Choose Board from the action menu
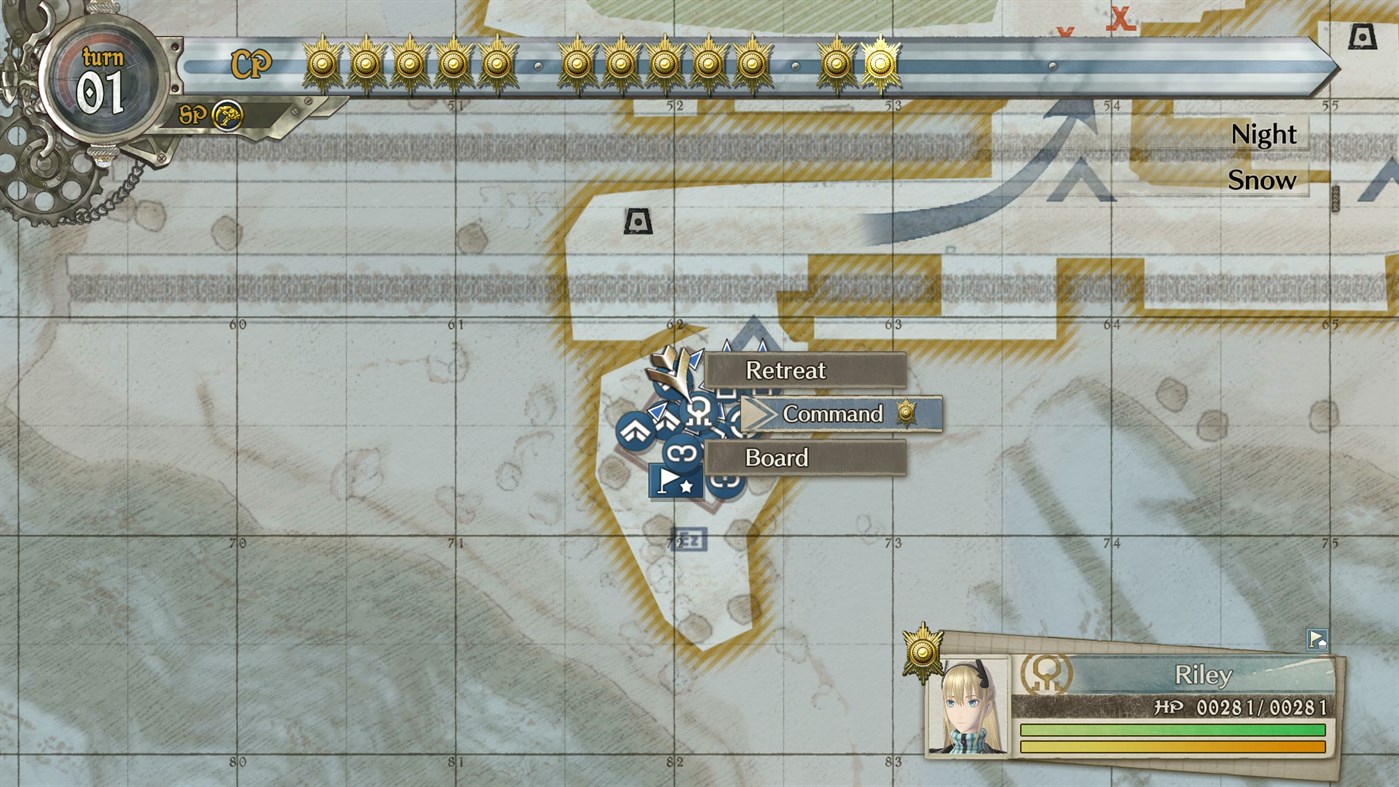 coord(778,457)
